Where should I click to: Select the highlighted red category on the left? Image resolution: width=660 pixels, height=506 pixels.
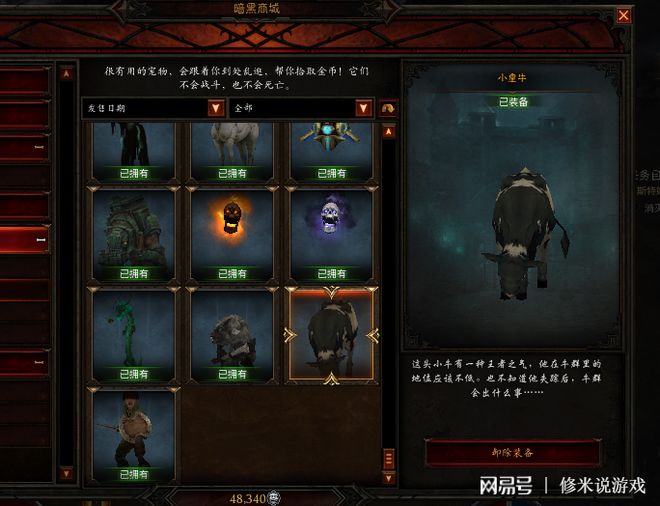25,240
